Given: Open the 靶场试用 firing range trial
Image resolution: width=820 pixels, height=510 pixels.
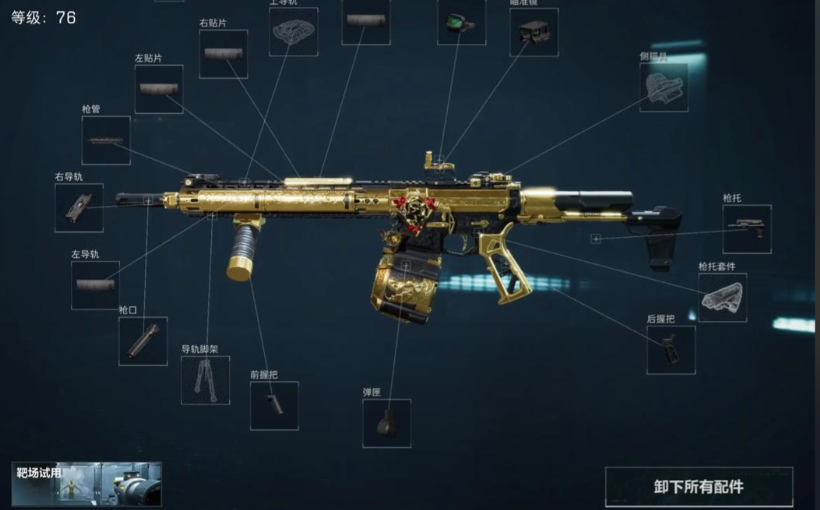Looking at the screenshot, I should point(87,485).
